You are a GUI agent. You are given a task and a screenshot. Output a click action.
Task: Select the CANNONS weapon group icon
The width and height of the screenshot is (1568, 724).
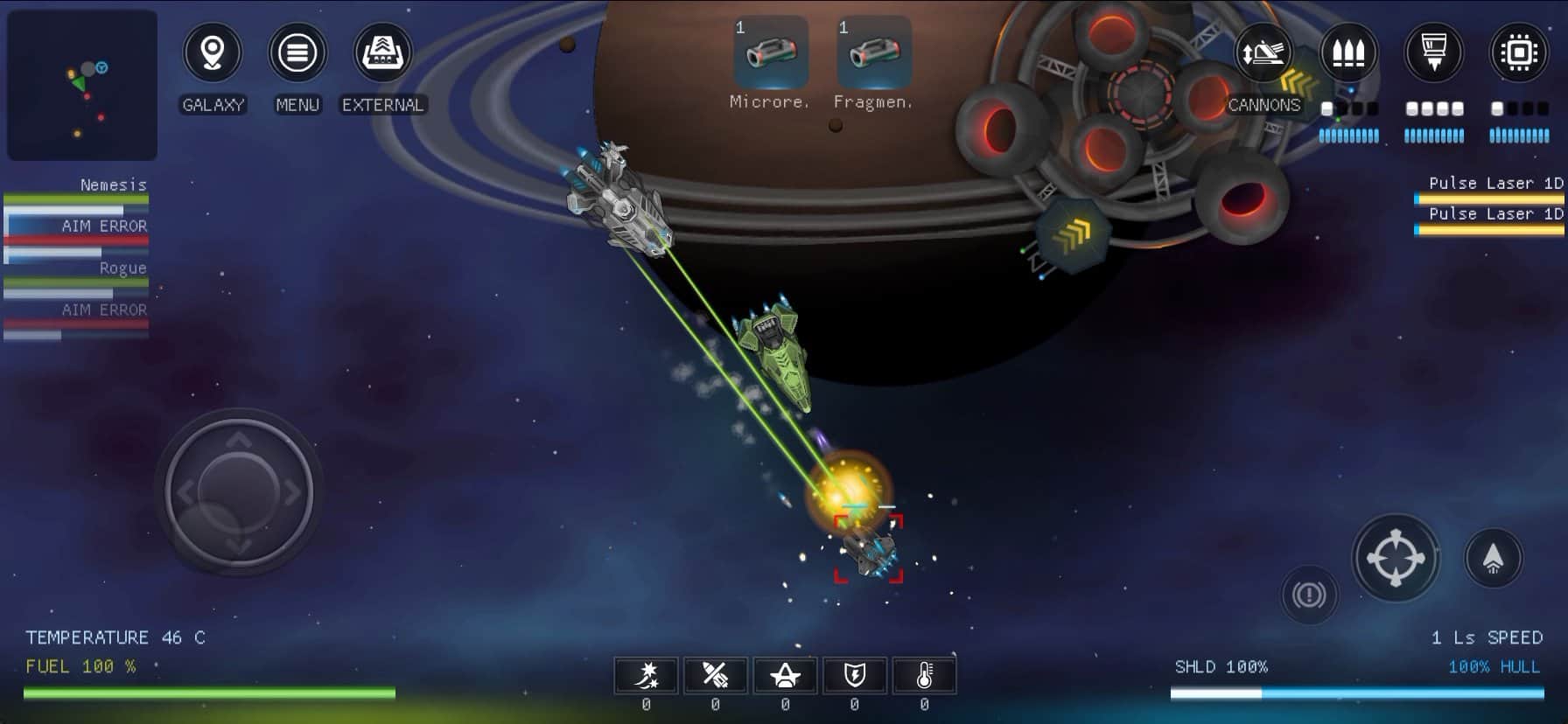(1263, 53)
